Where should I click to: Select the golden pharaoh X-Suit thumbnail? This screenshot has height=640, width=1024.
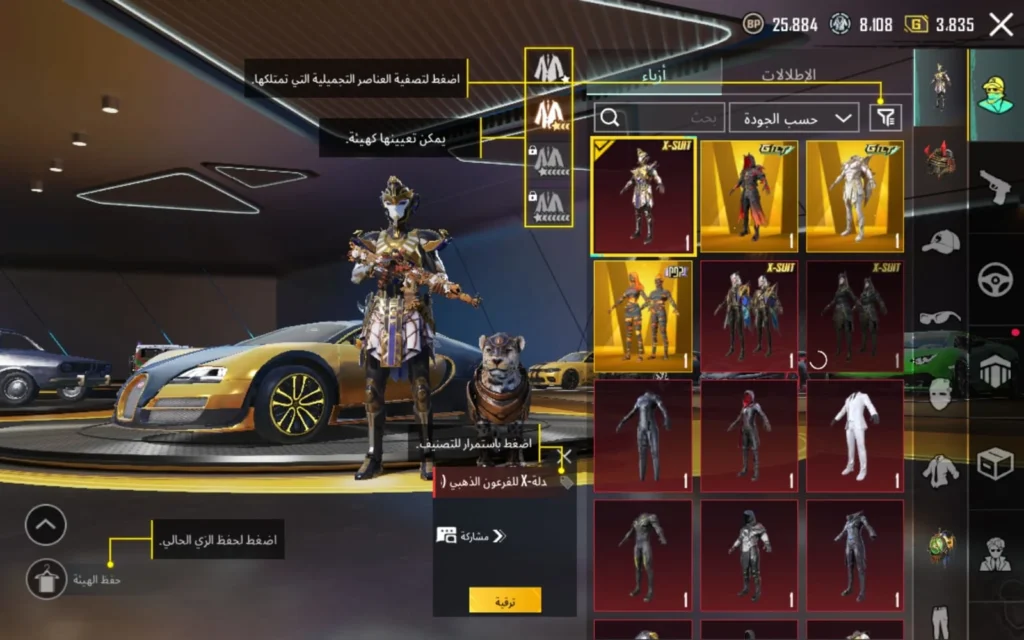click(x=642, y=196)
